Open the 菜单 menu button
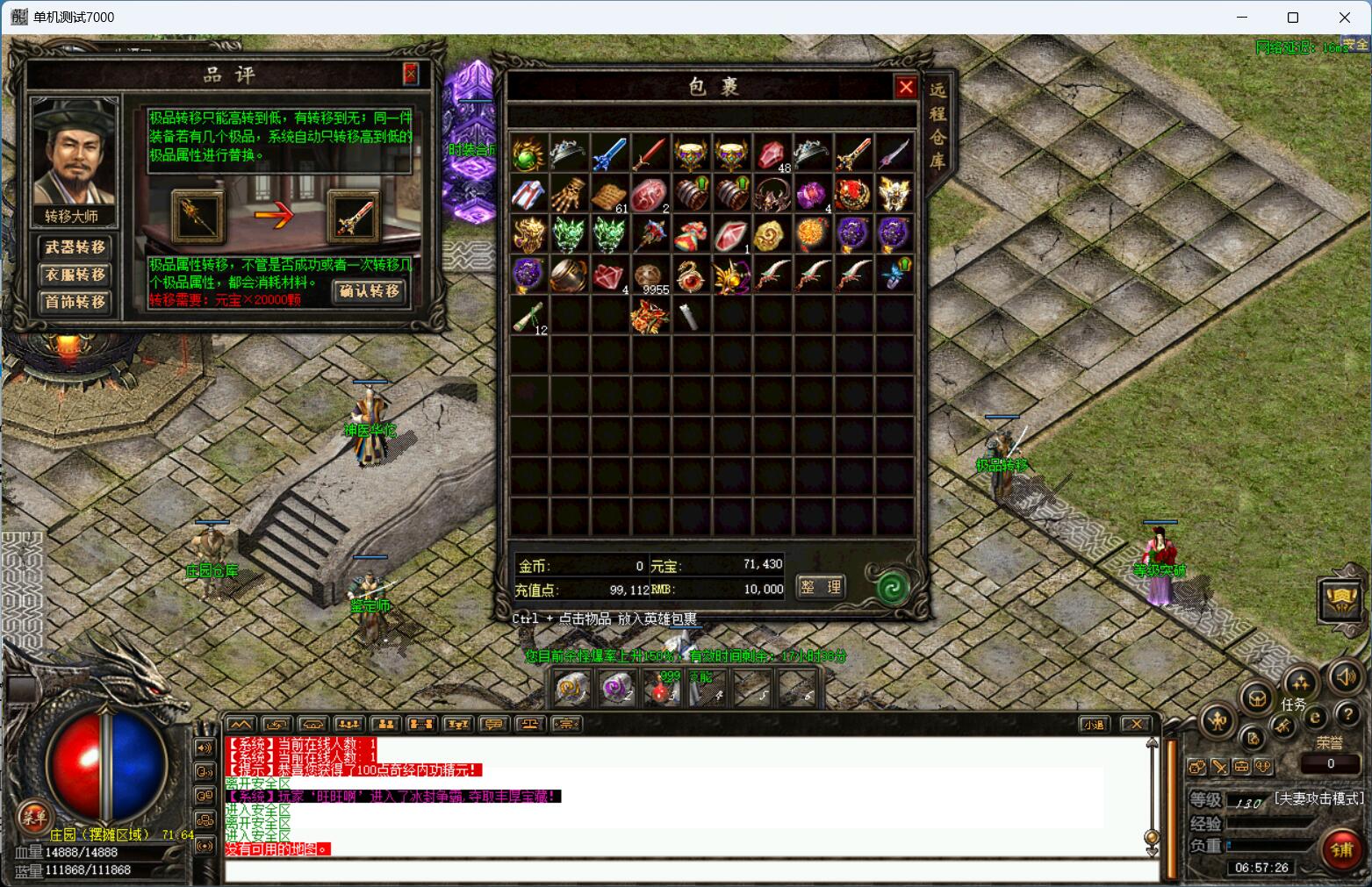Screen dimensions: 1372x887 point(34,817)
